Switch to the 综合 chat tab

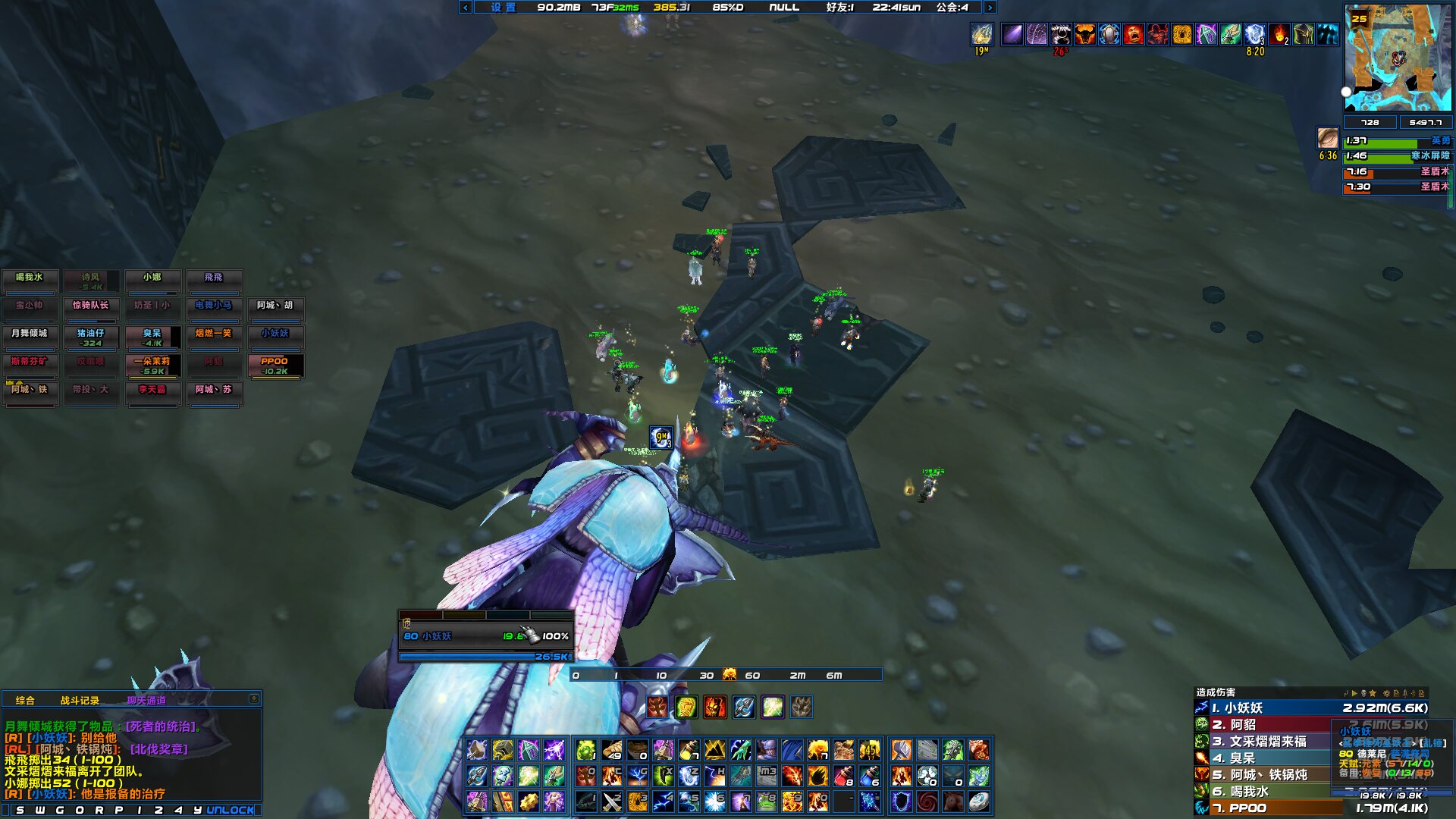click(x=25, y=700)
